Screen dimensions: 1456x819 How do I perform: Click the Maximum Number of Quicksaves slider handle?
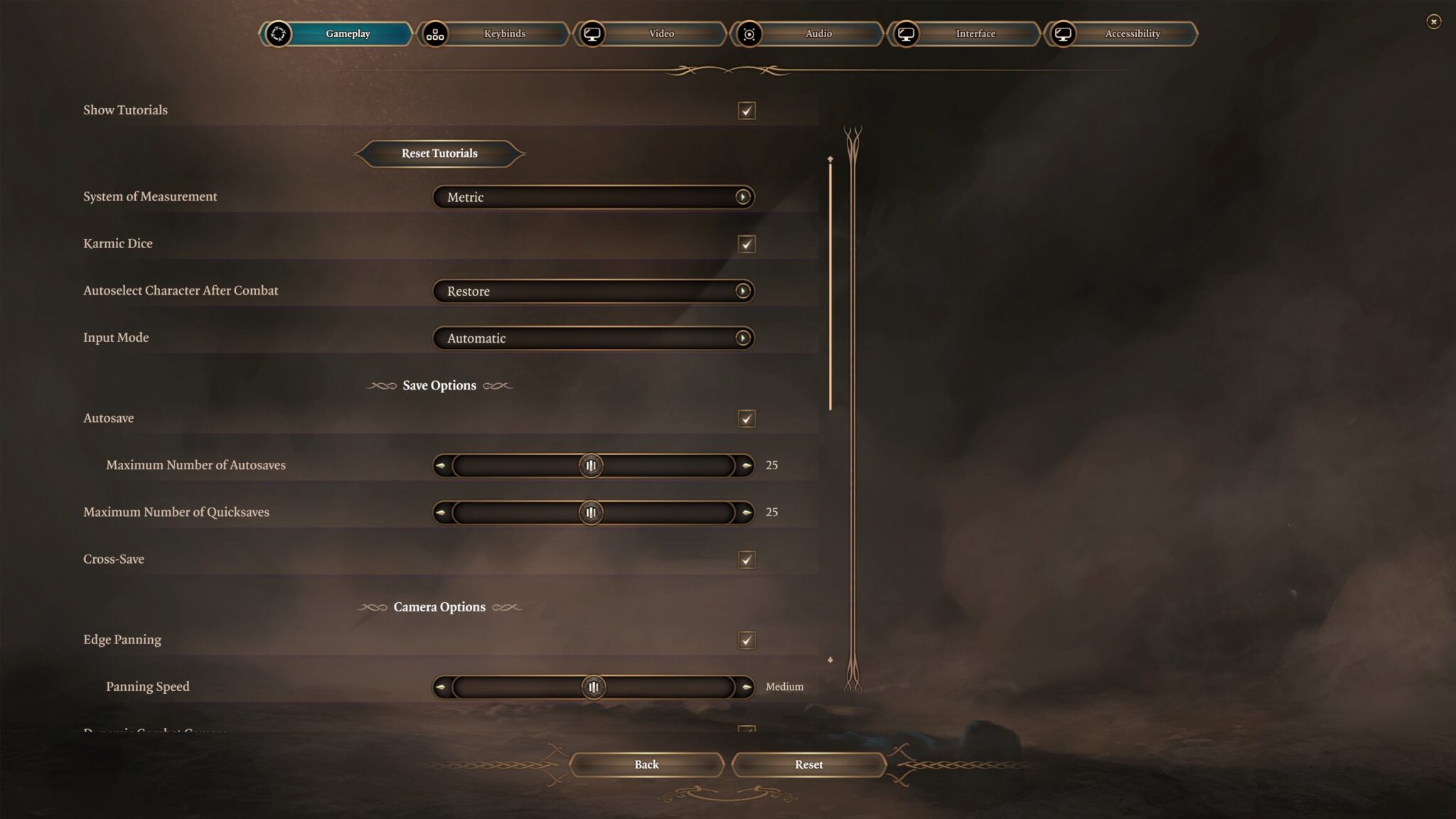point(591,512)
